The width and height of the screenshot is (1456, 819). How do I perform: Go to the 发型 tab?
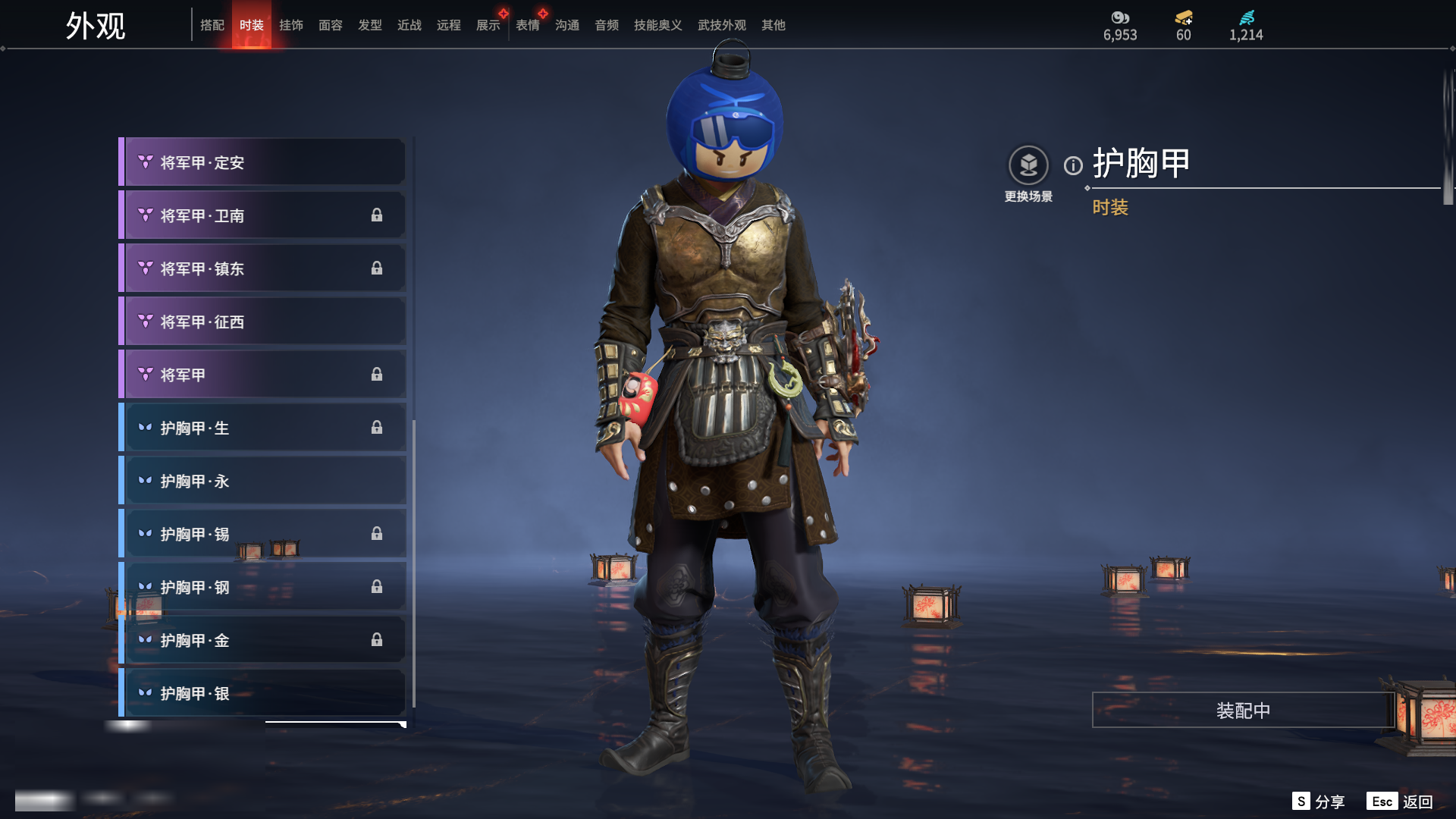coord(370,25)
